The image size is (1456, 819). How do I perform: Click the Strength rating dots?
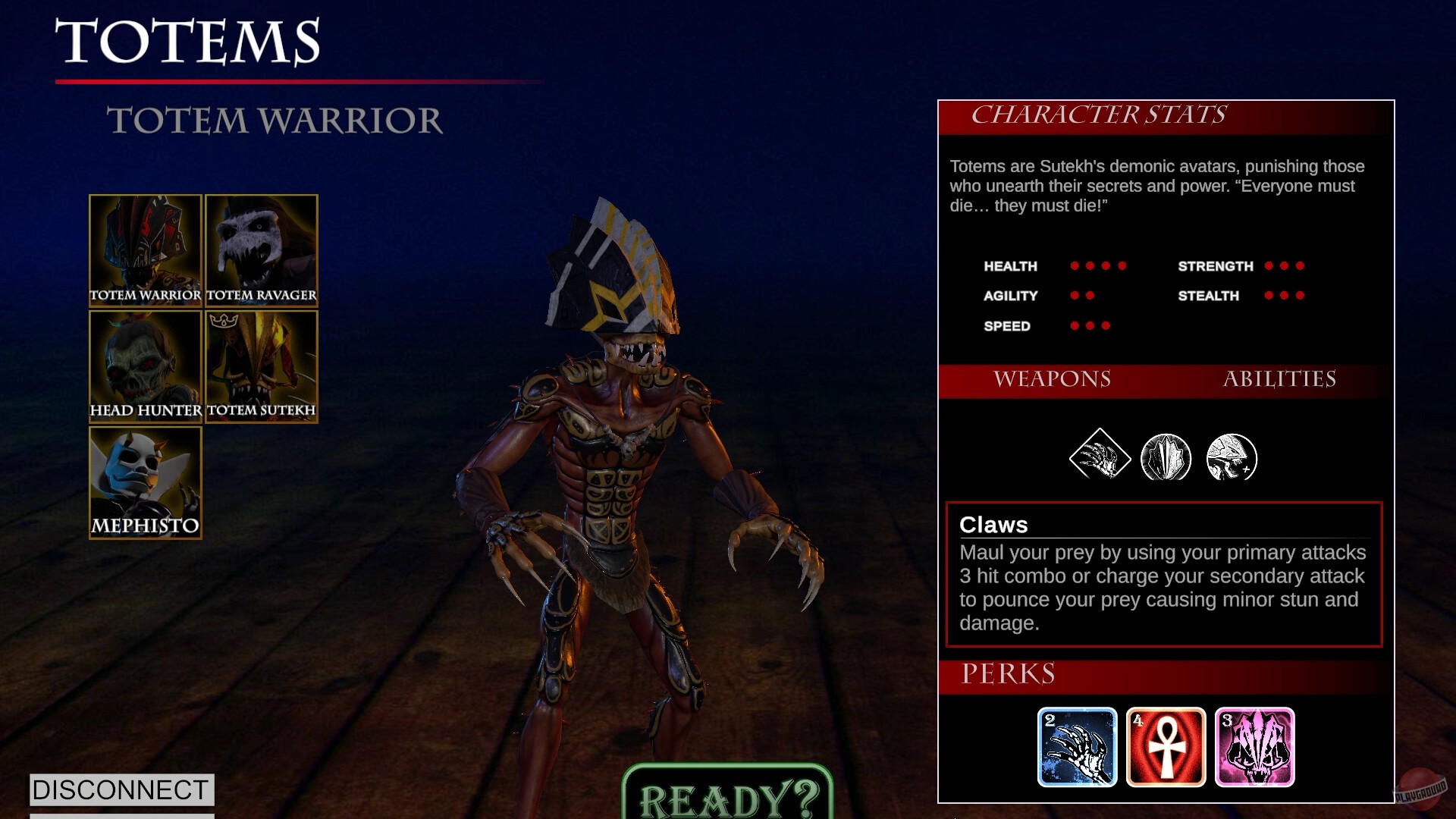(1283, 266)
